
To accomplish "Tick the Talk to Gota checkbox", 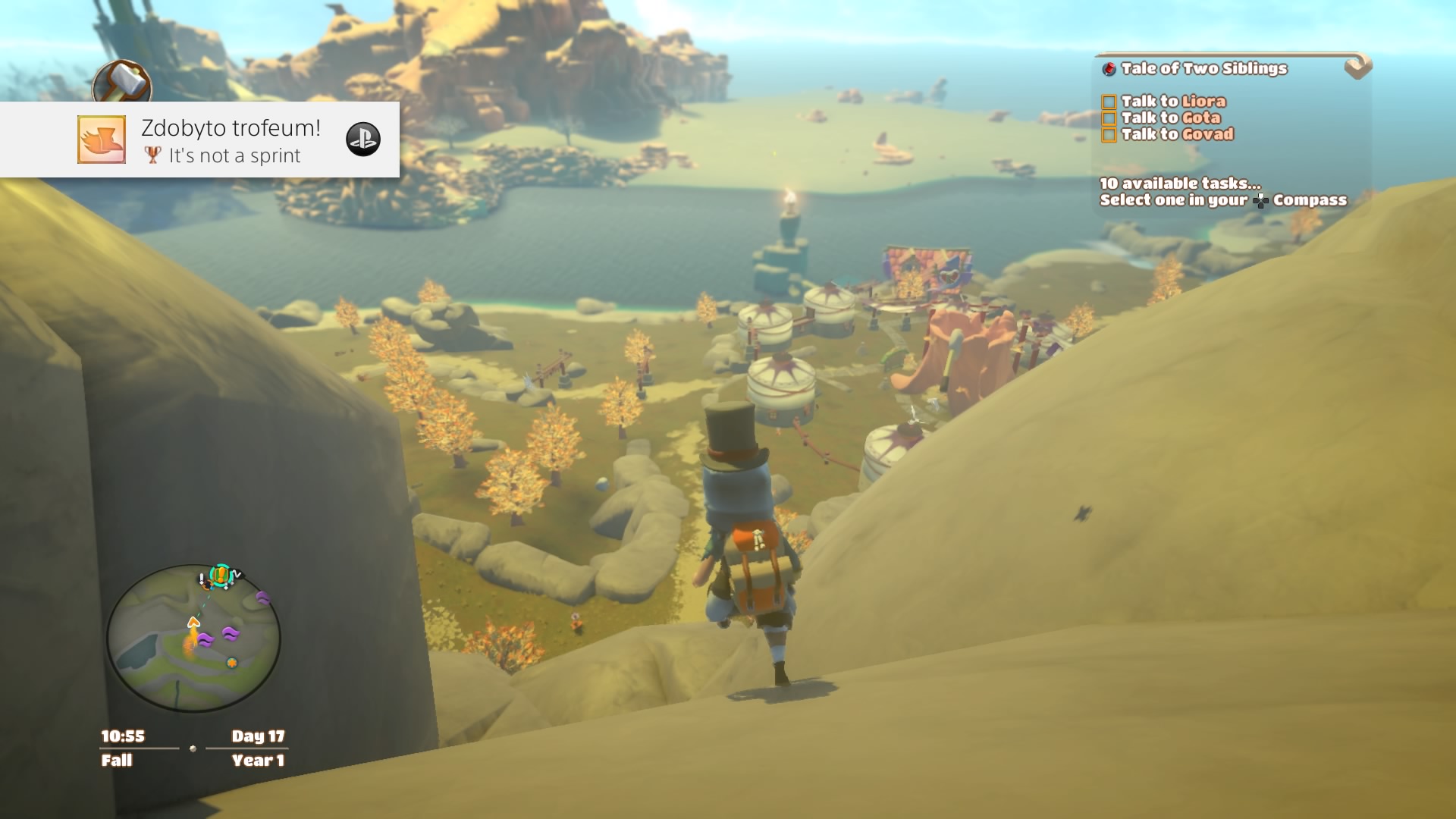I will click(x=1109, y=118).
